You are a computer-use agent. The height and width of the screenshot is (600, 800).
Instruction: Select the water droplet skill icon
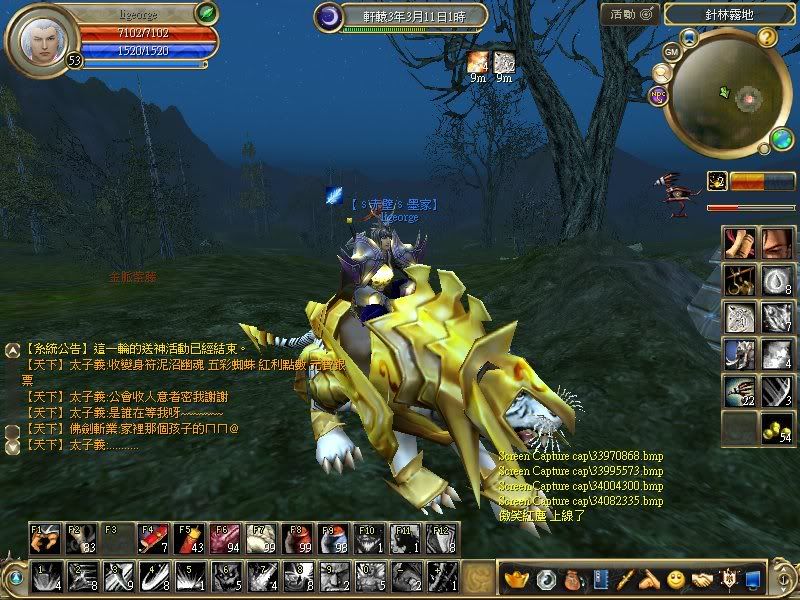(775, 279)
